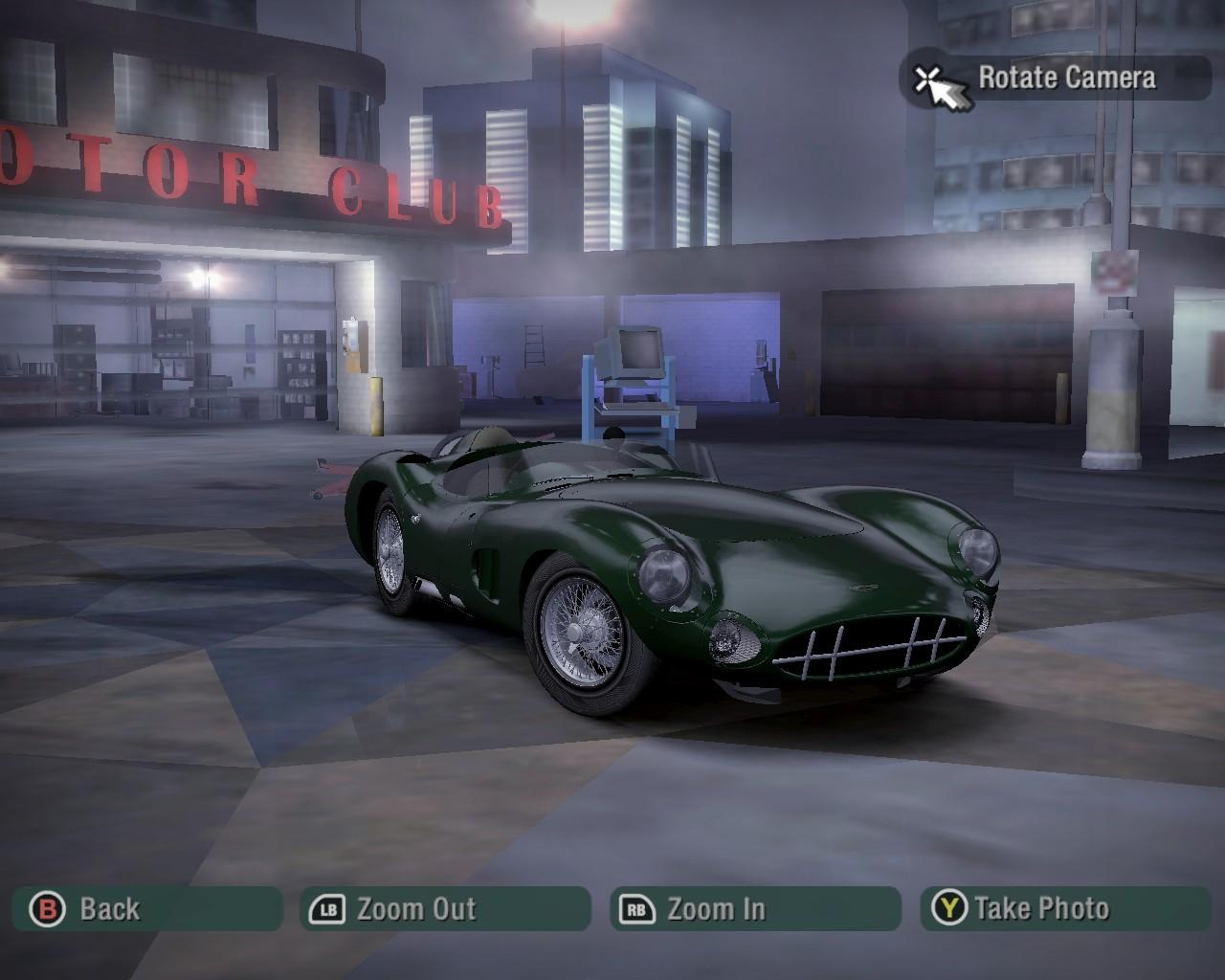Choose the Zoom In button
Screen dimensions: 1225x980
point(755,908)
